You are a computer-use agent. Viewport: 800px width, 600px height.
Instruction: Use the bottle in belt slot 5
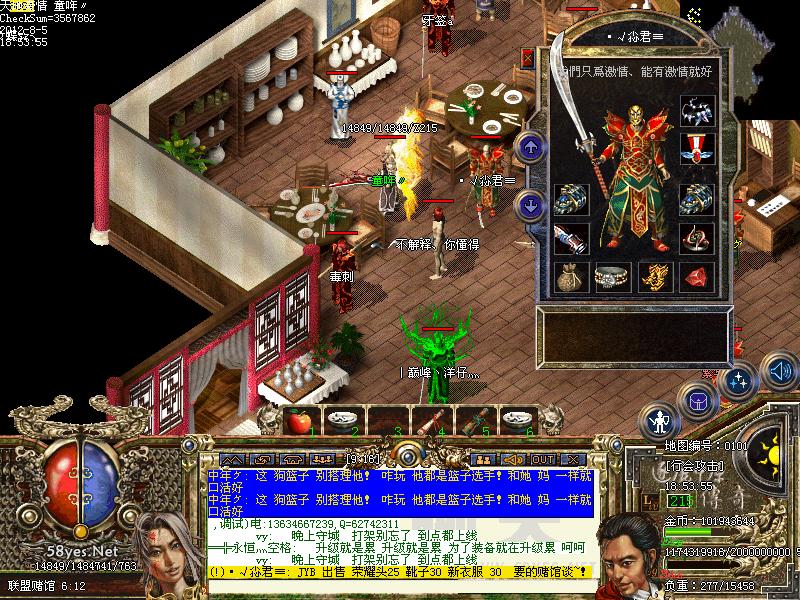476,420
